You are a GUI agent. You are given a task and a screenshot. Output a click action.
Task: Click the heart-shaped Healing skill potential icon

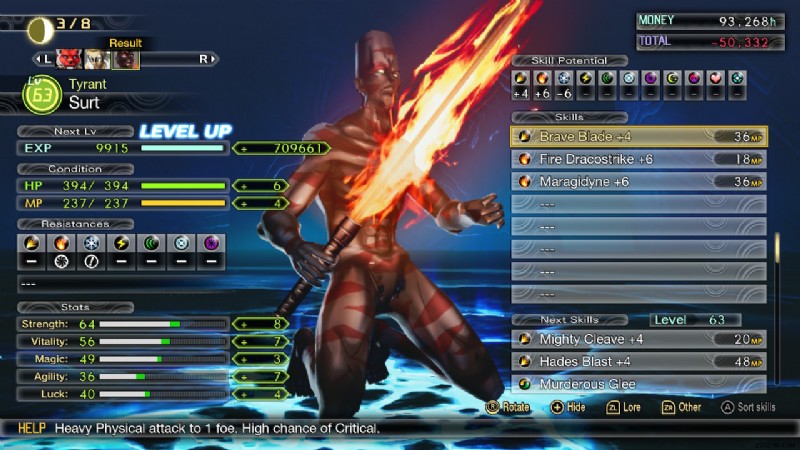click(x=715, y=77)
